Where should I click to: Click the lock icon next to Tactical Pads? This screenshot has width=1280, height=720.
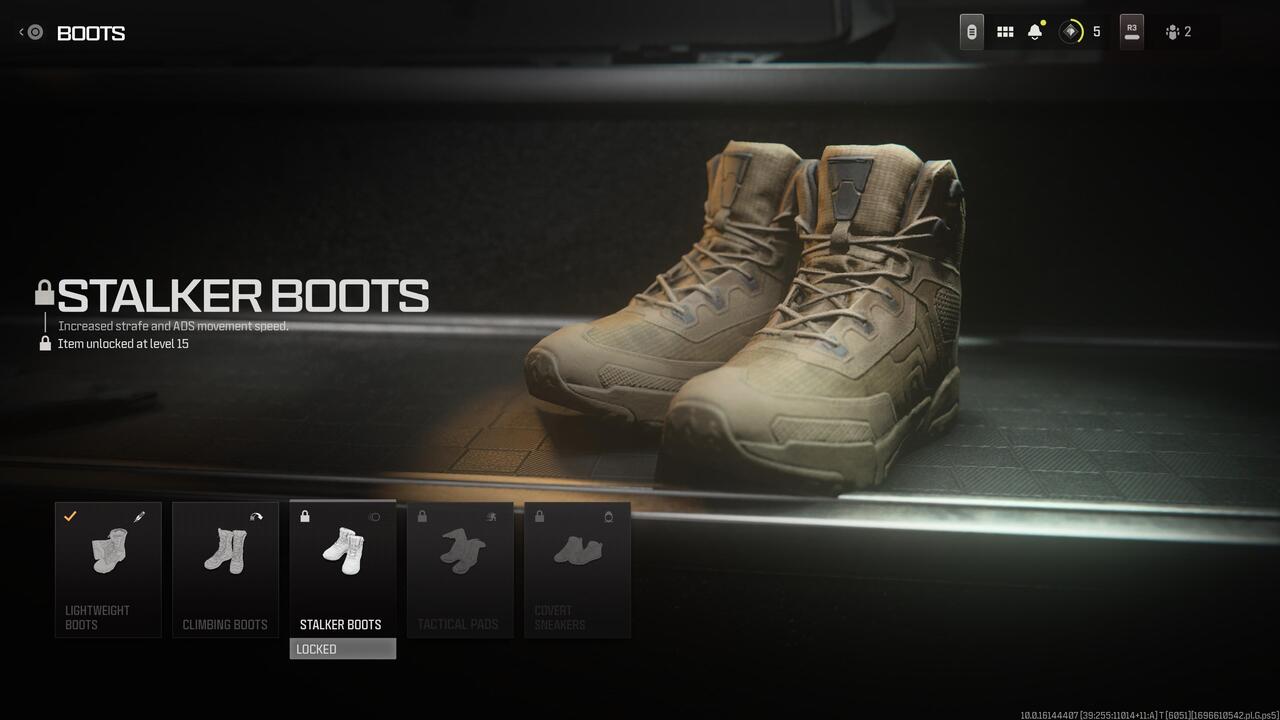[423, 515]
